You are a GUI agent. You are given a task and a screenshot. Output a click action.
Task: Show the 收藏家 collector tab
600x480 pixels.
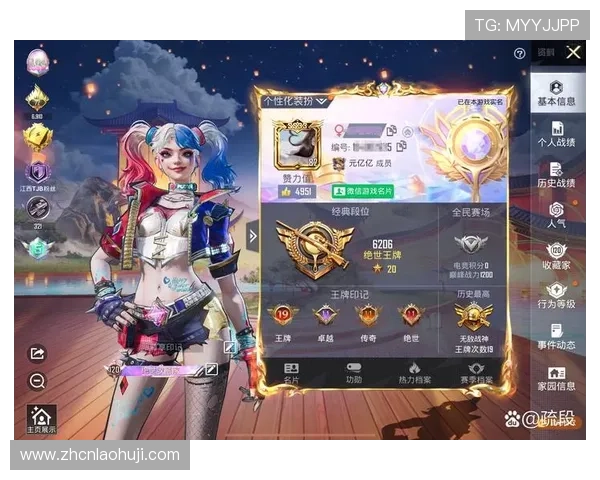(556, 256)
